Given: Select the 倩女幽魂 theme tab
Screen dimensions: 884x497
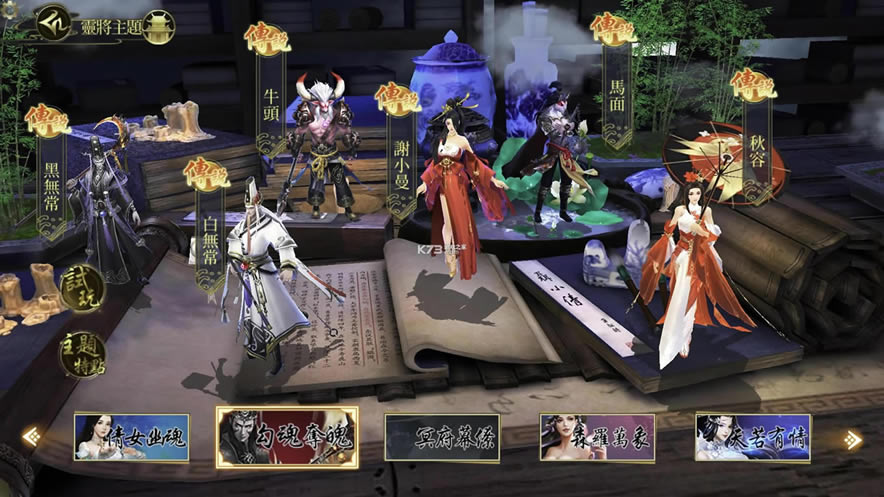Looking at the screenshot, I should [x=131, y=437].
